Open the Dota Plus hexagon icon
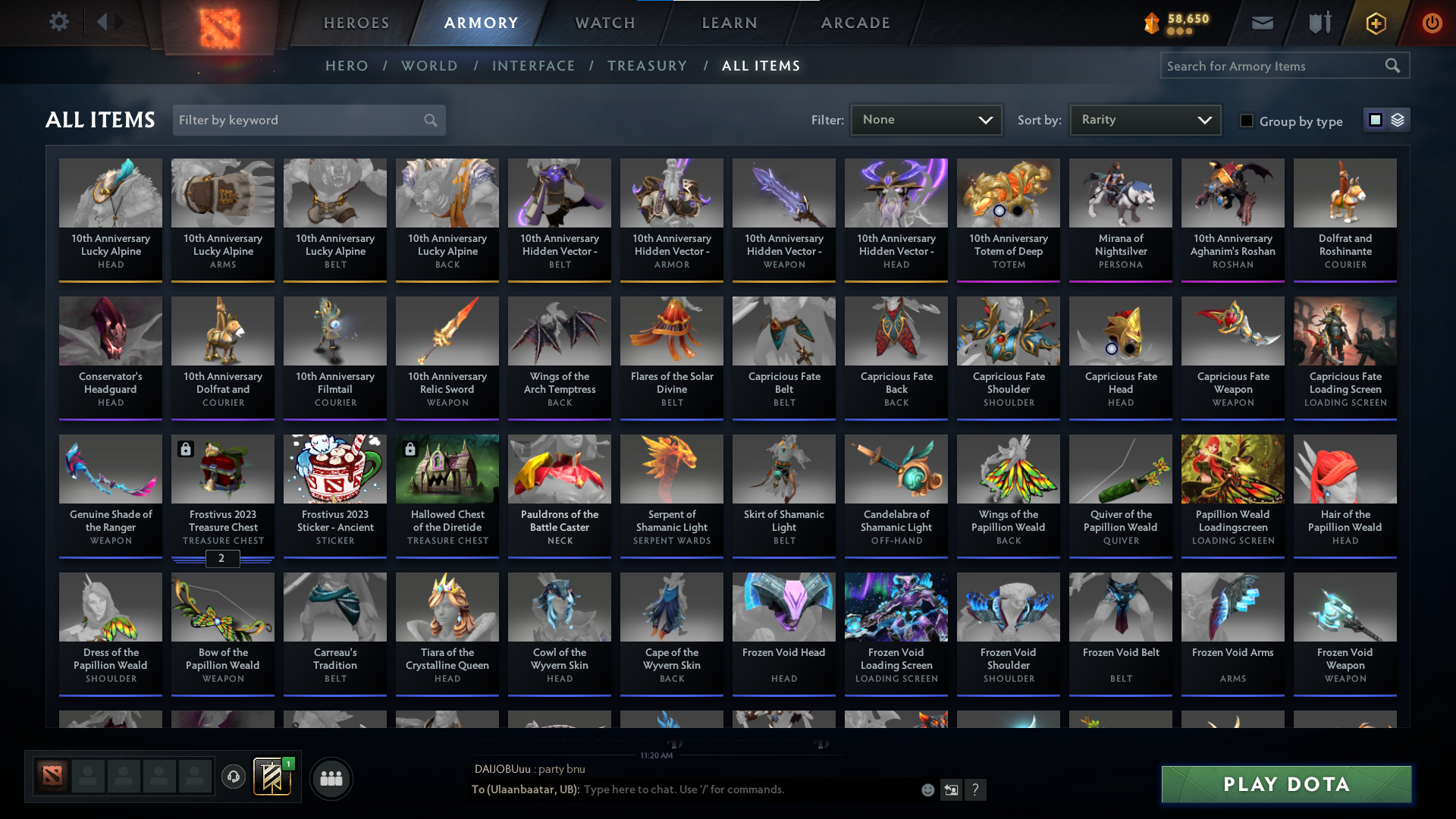 point(1375,24)
